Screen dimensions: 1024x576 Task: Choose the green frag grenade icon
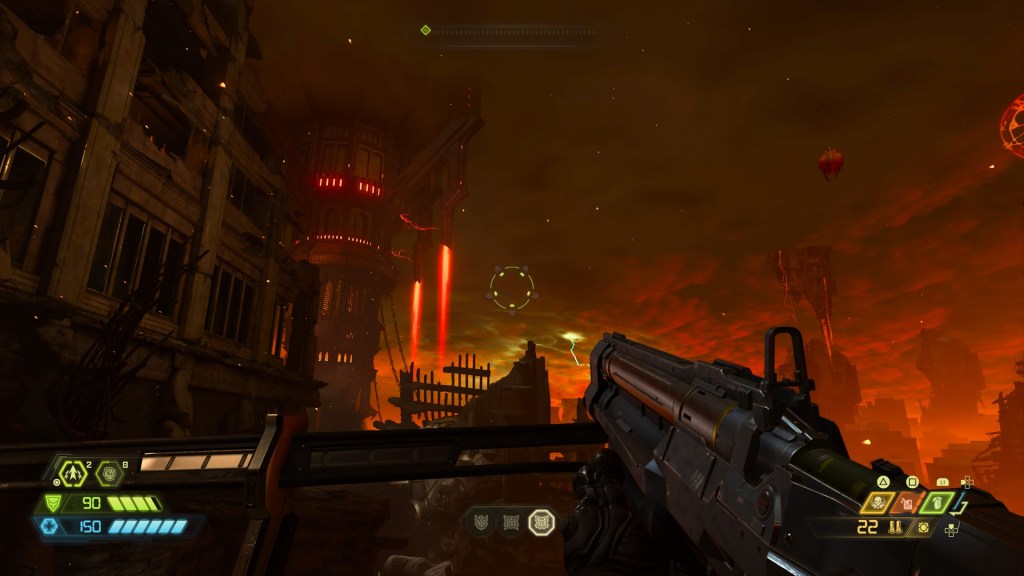tap(937, 503)
